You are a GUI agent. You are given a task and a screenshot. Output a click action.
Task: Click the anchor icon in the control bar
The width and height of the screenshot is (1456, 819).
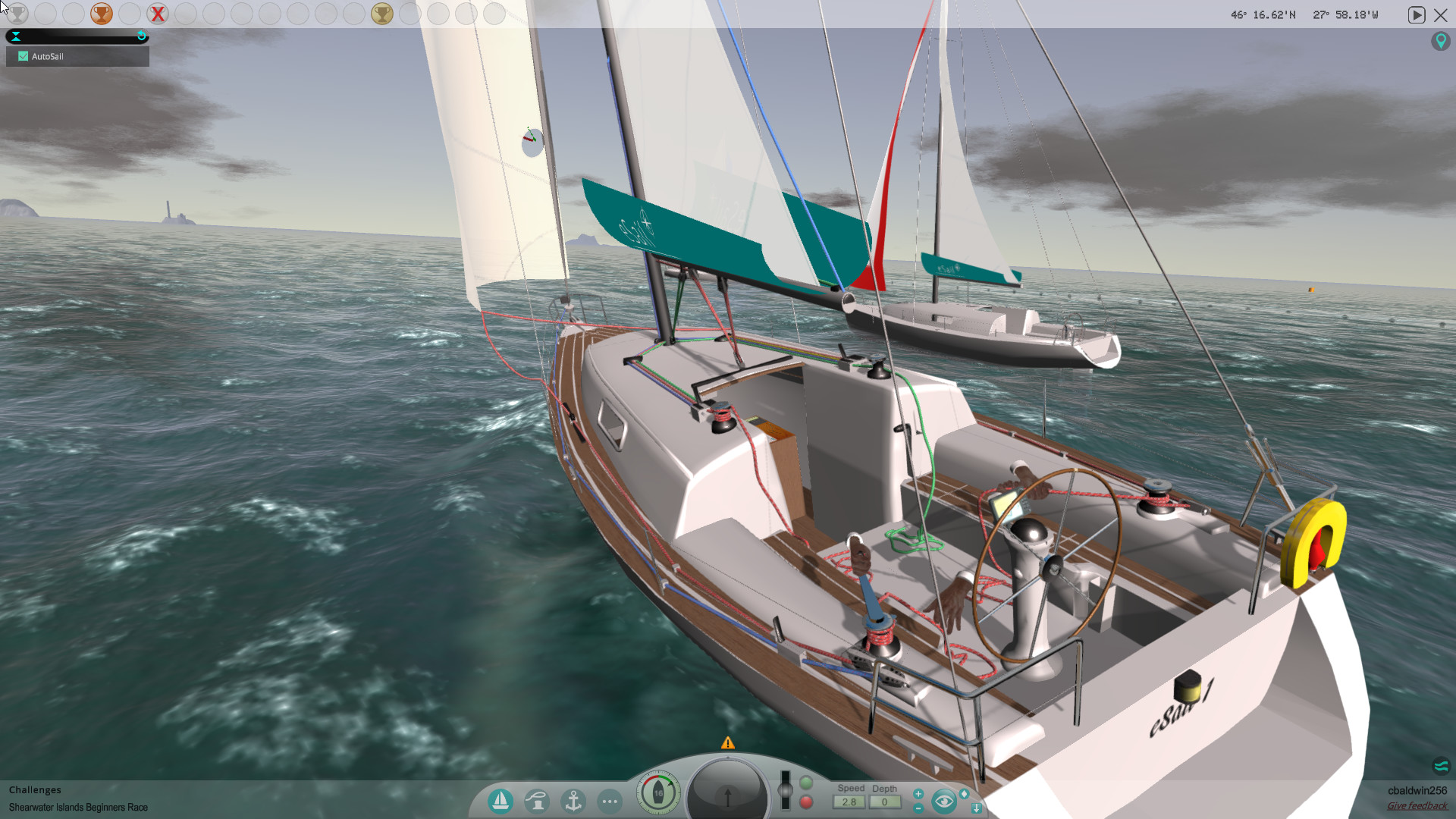tap(573, 800)
